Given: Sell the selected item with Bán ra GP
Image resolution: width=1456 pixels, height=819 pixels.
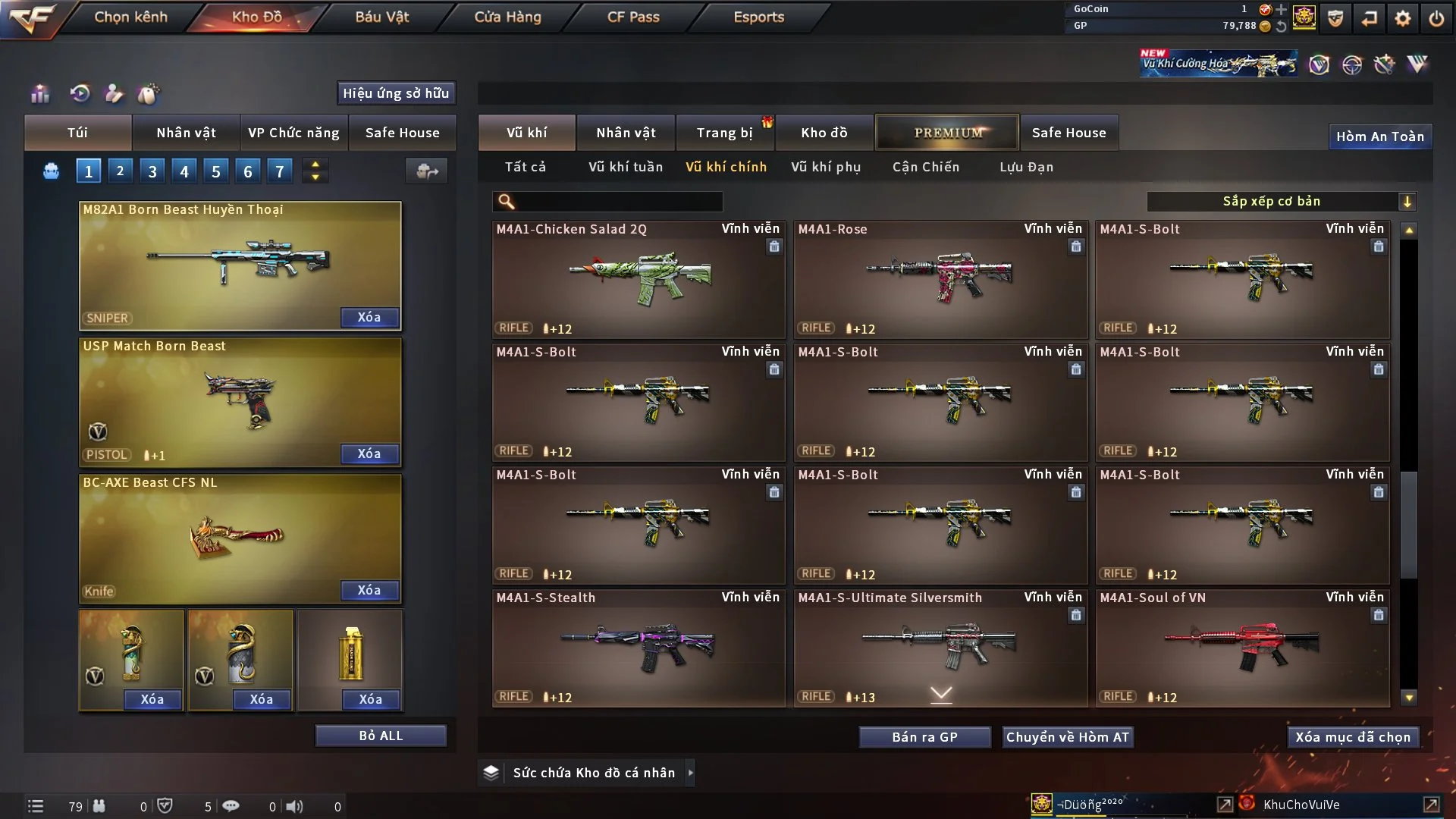Looking at the screenshot, I should [924, 737].
